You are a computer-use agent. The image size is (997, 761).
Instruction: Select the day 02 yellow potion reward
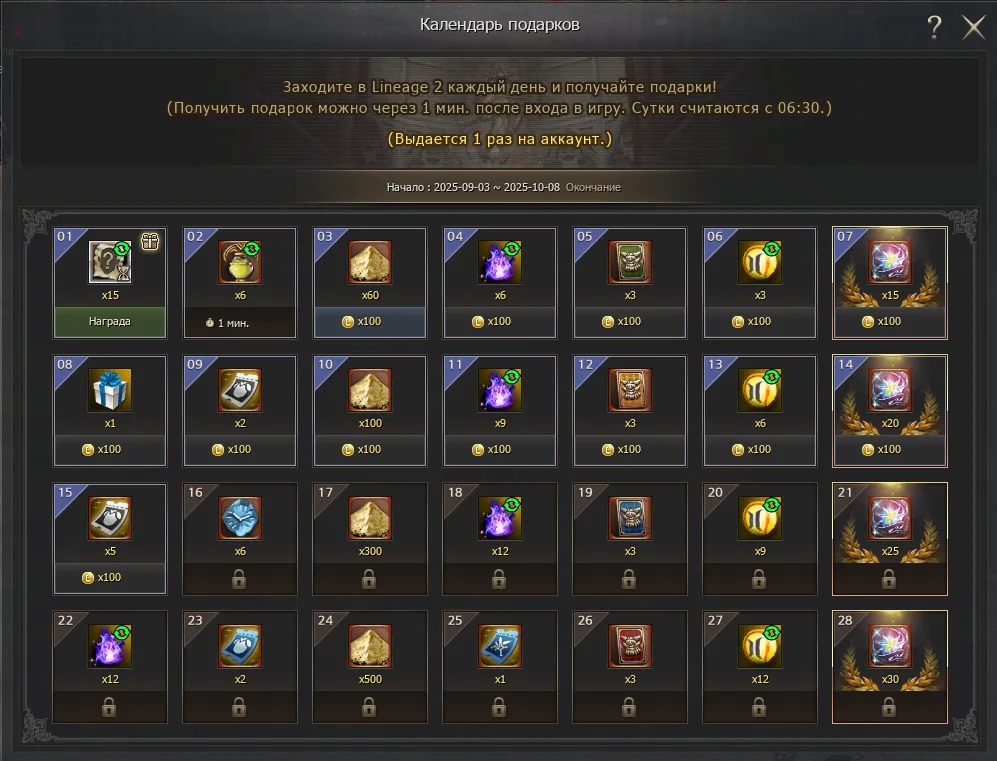[x=240, y=262]
